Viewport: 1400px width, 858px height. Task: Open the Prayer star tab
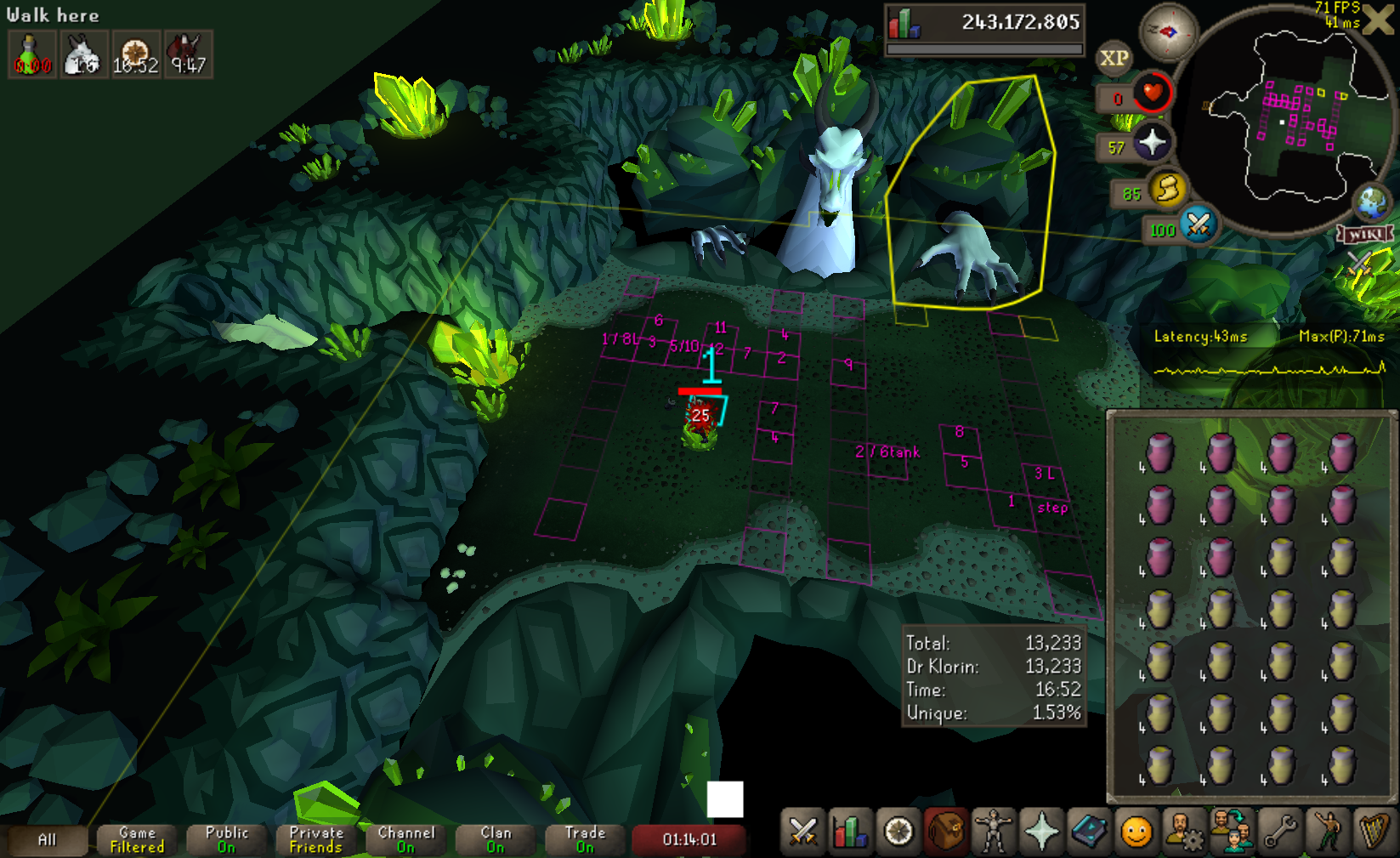click(x=1040, y=832)
